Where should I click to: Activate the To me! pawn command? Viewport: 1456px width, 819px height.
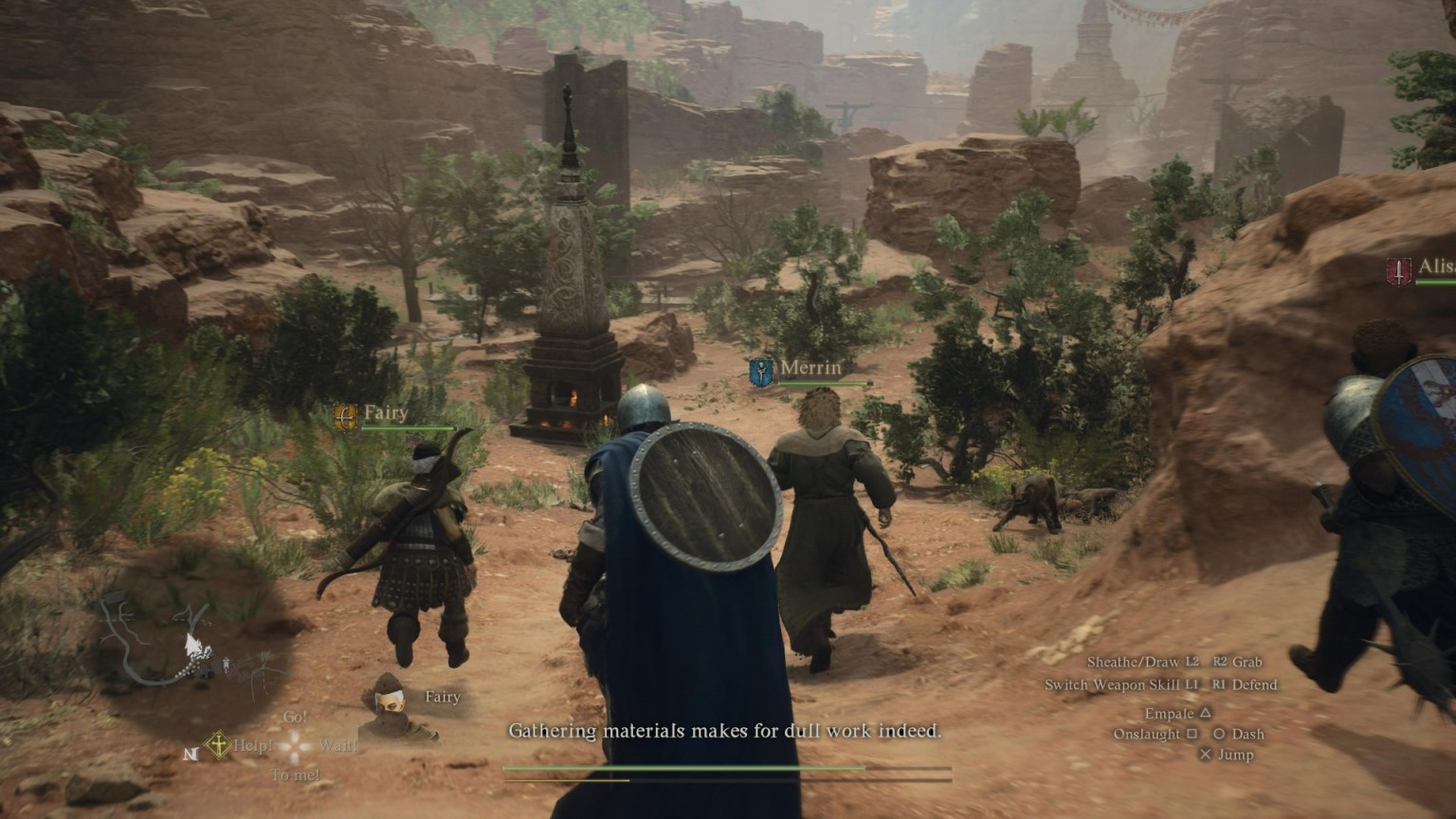(x=297, y=774)
